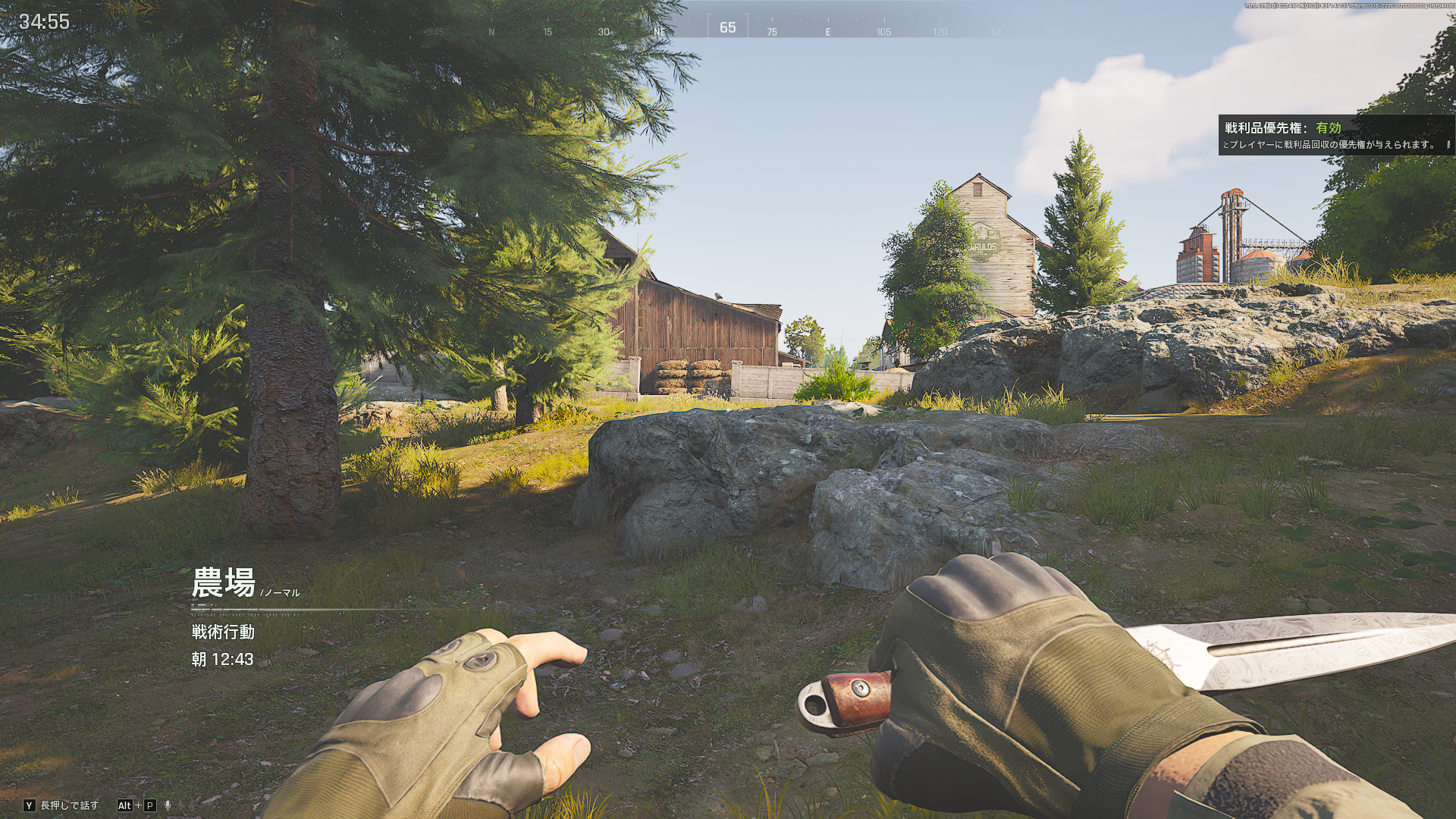Toggle the microphone voice chat icon
Viewport: 1456px width, 819px height.
tap(168, 805)
